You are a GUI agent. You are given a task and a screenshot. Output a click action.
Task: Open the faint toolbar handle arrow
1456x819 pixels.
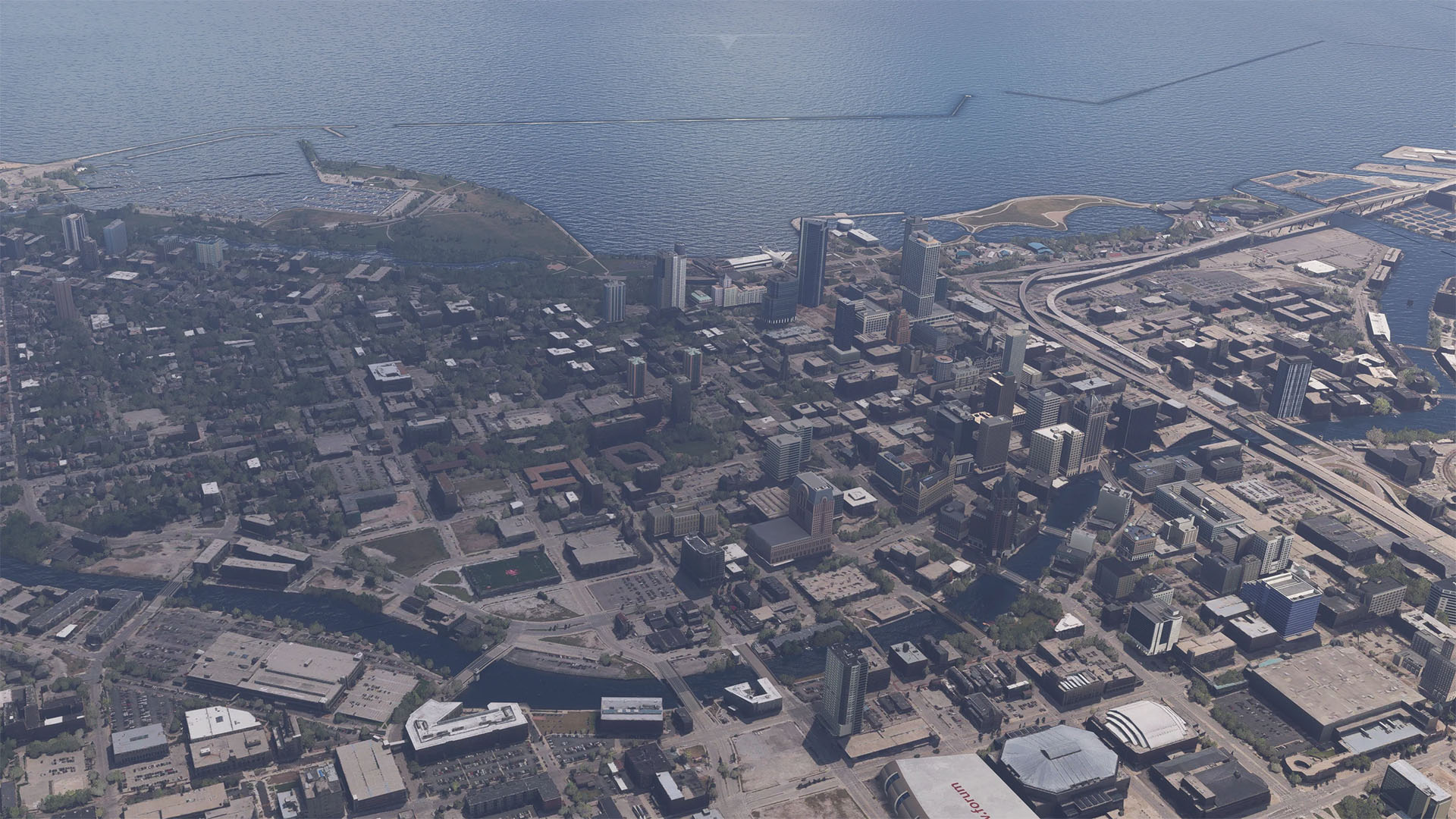click(728, 40)
